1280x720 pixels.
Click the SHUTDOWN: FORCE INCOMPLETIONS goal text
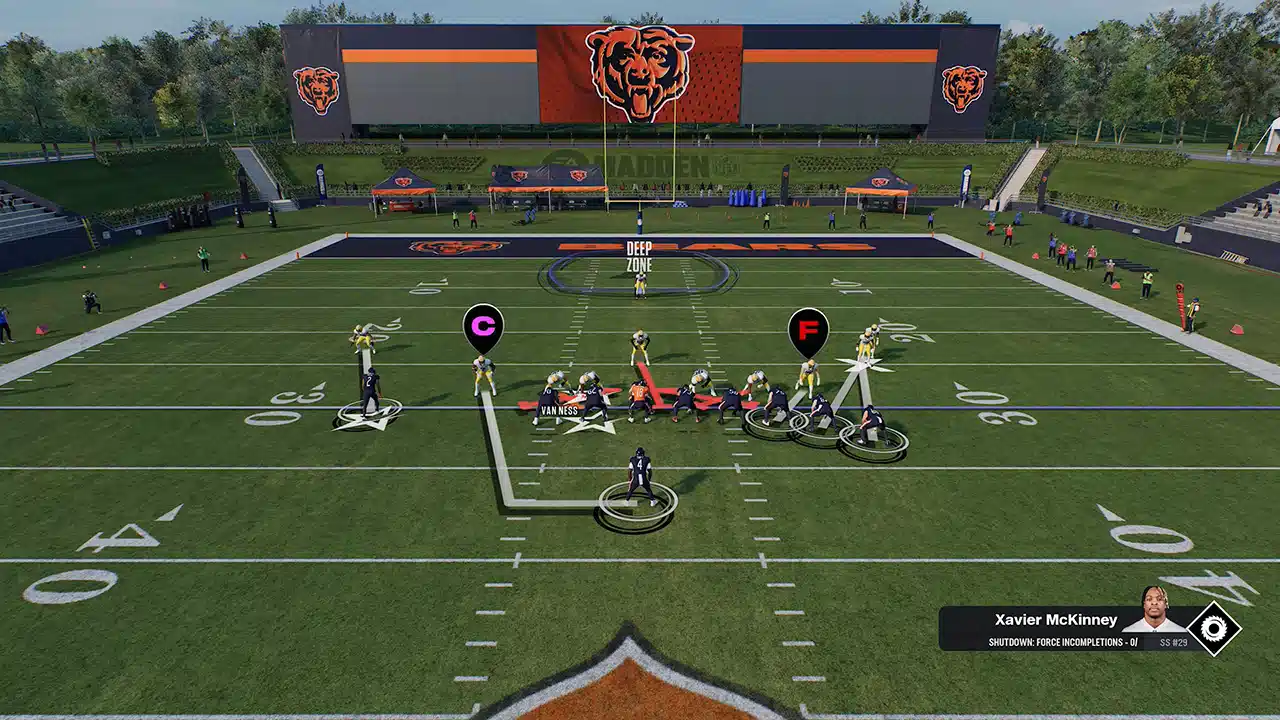pos(1062,641)
